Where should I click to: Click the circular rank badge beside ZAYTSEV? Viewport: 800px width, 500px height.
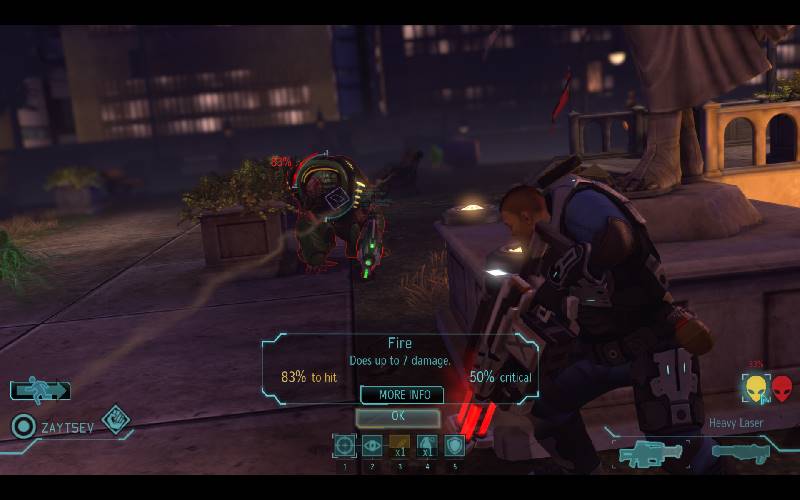pos(23,427)
